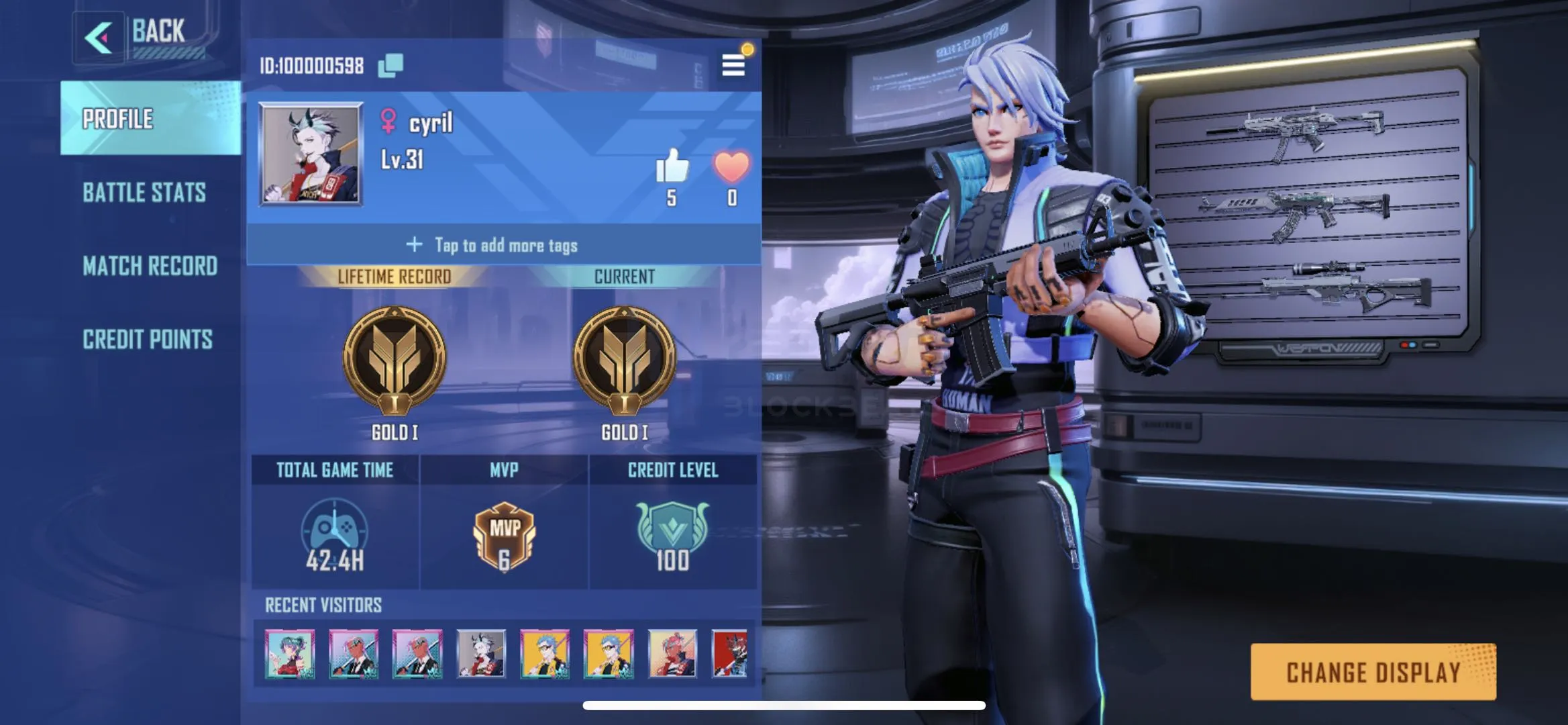
Task: Give a thumbs-up like
Action: [x=672, y=166]
